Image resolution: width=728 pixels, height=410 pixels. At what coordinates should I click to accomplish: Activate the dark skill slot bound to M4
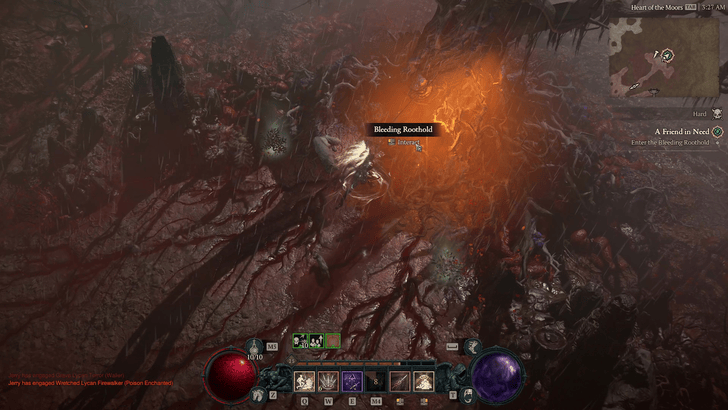point(376,380)
